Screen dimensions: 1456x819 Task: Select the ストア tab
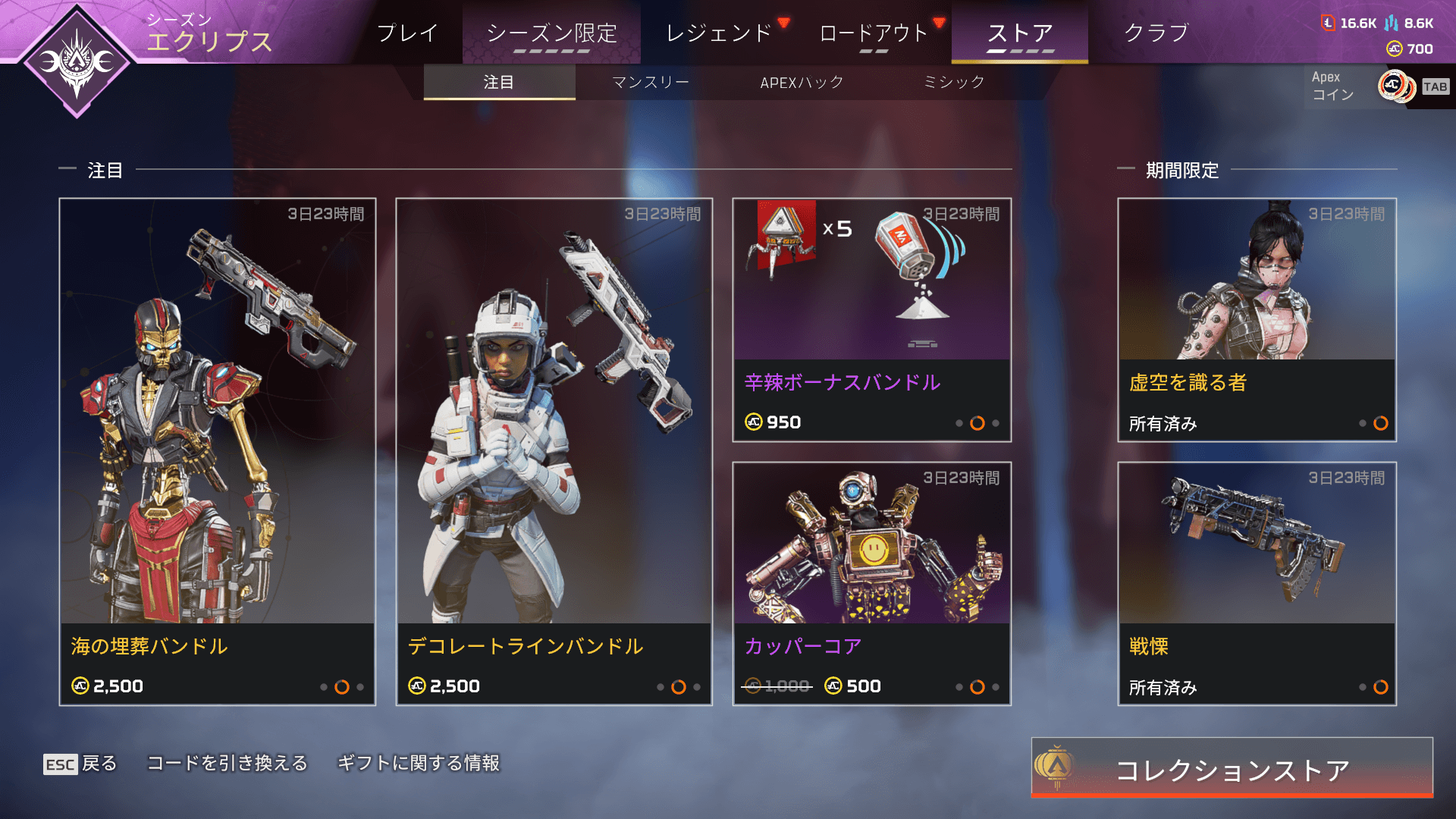[x=1020, y=33]
